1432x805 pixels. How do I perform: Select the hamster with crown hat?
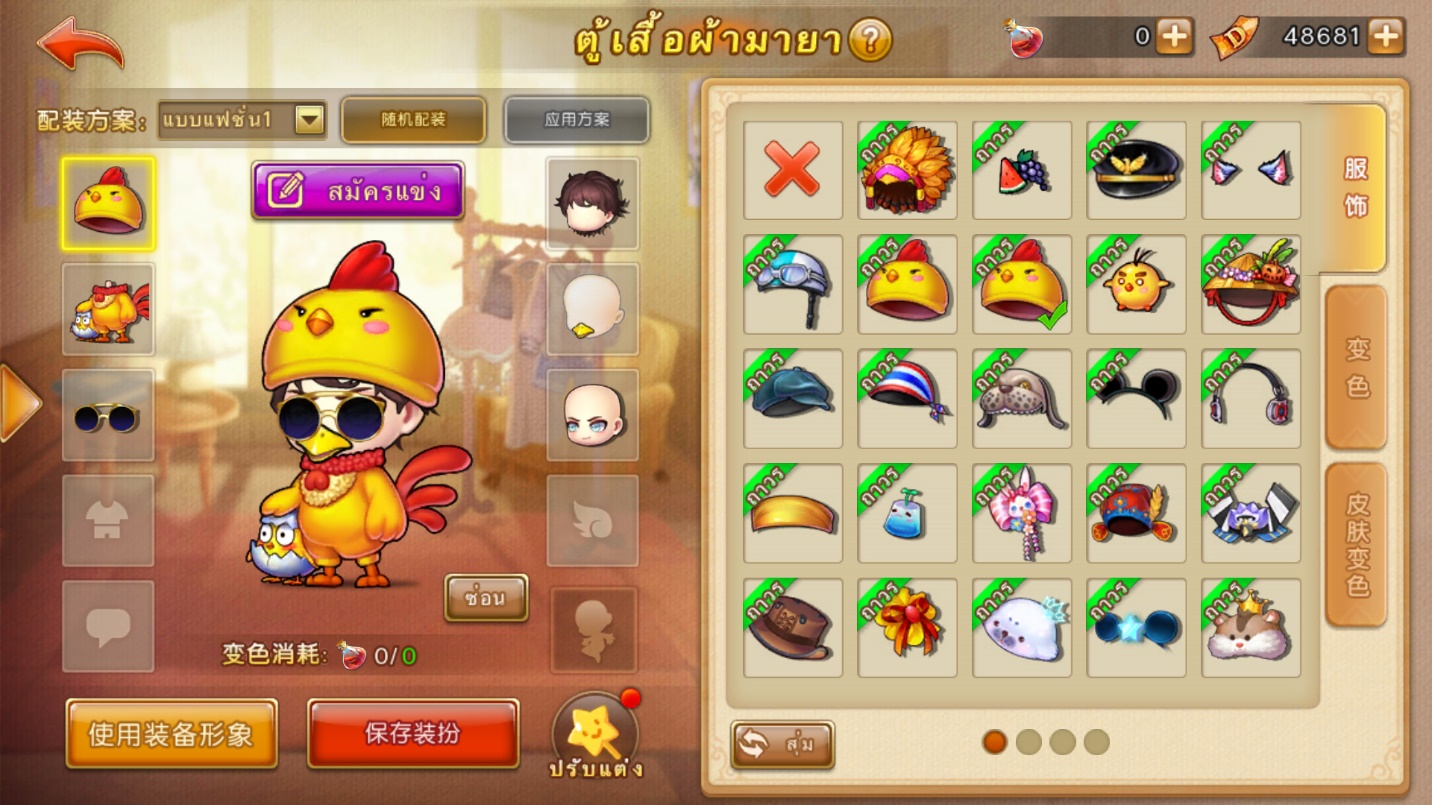[1250, 628]
